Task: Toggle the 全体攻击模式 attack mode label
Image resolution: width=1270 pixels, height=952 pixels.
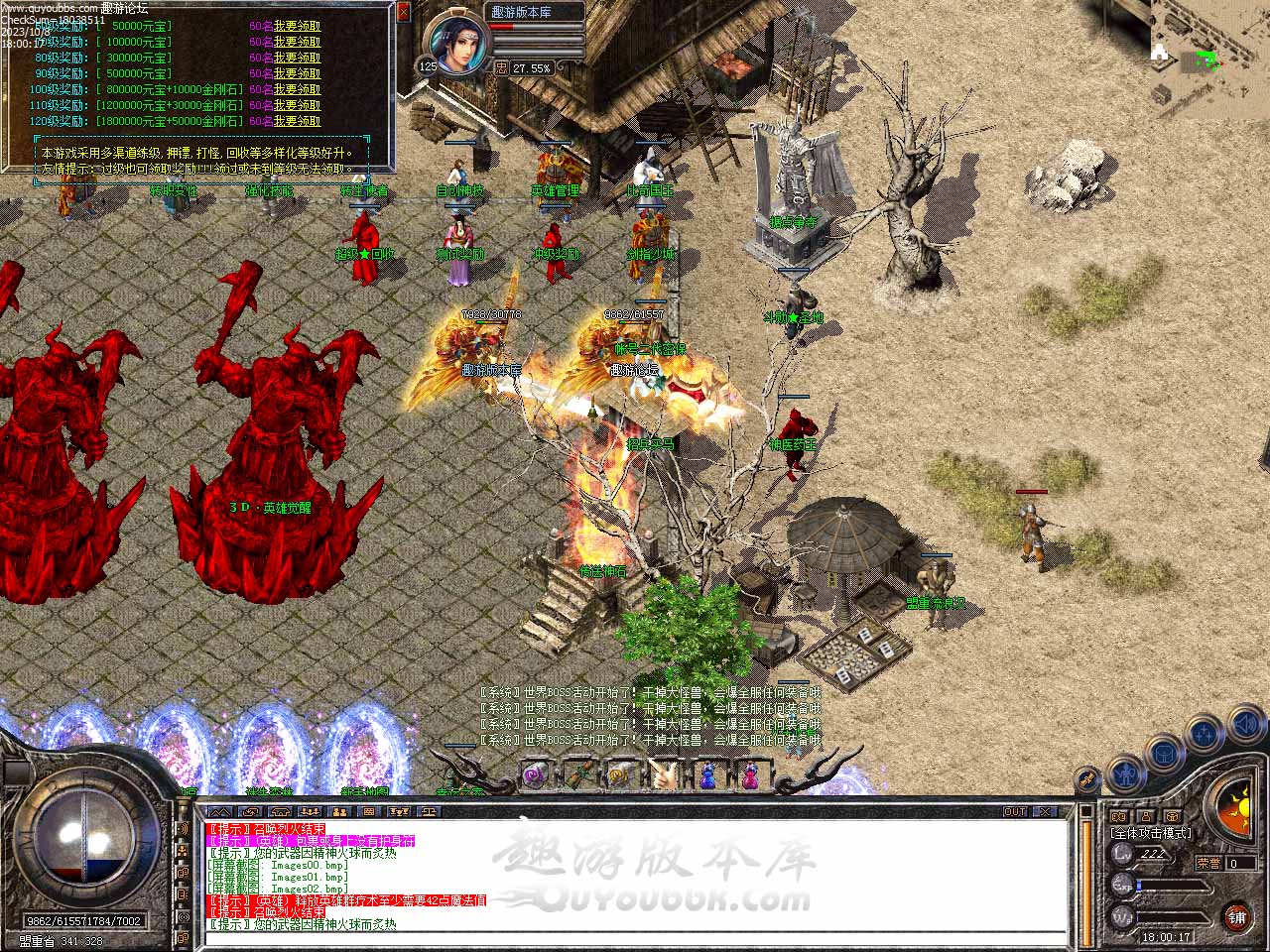Action: [x=1151, y=833]
